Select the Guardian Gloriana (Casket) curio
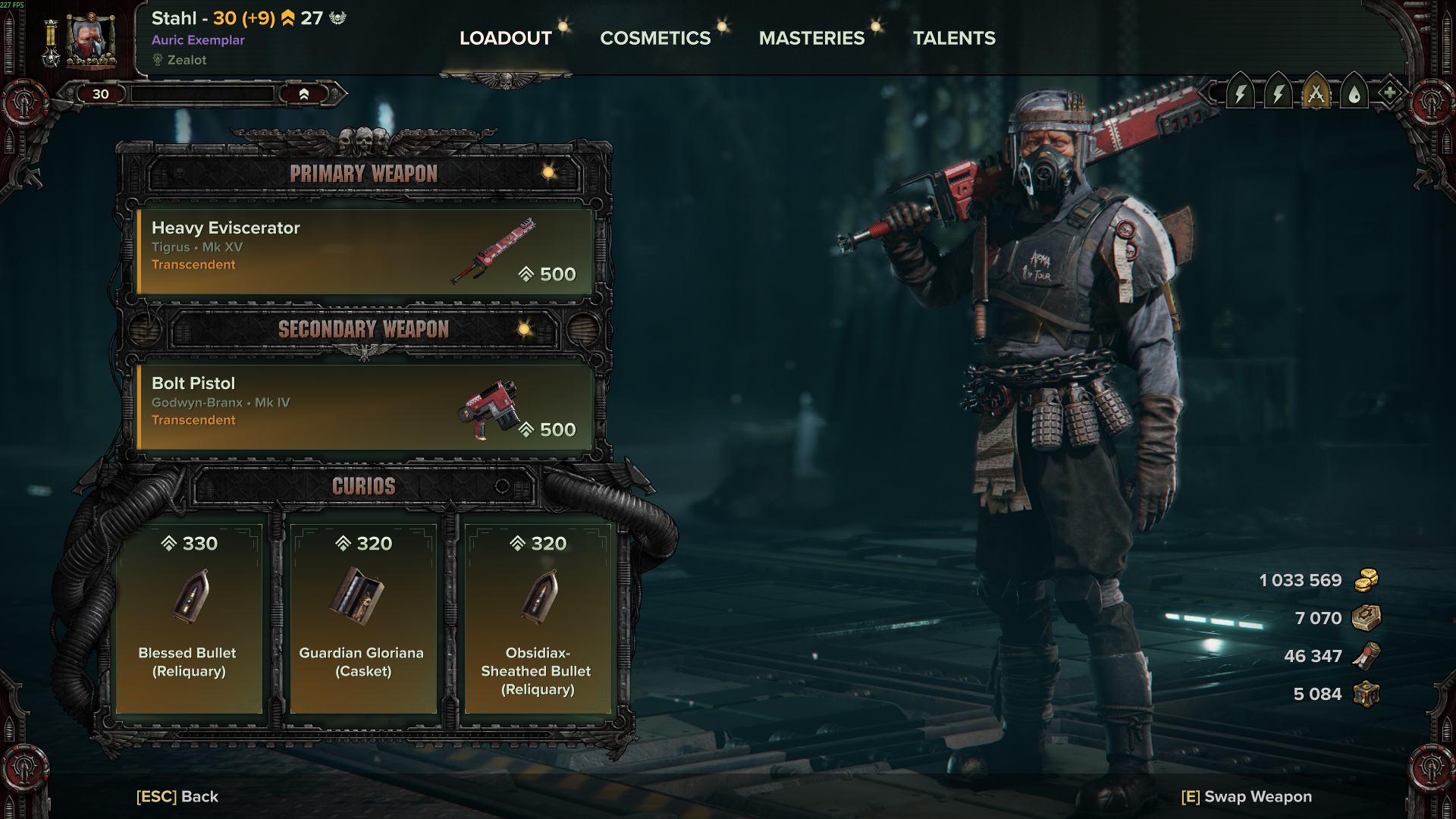This screenshot has height=819, width=1456. click(x=363, y=617)
